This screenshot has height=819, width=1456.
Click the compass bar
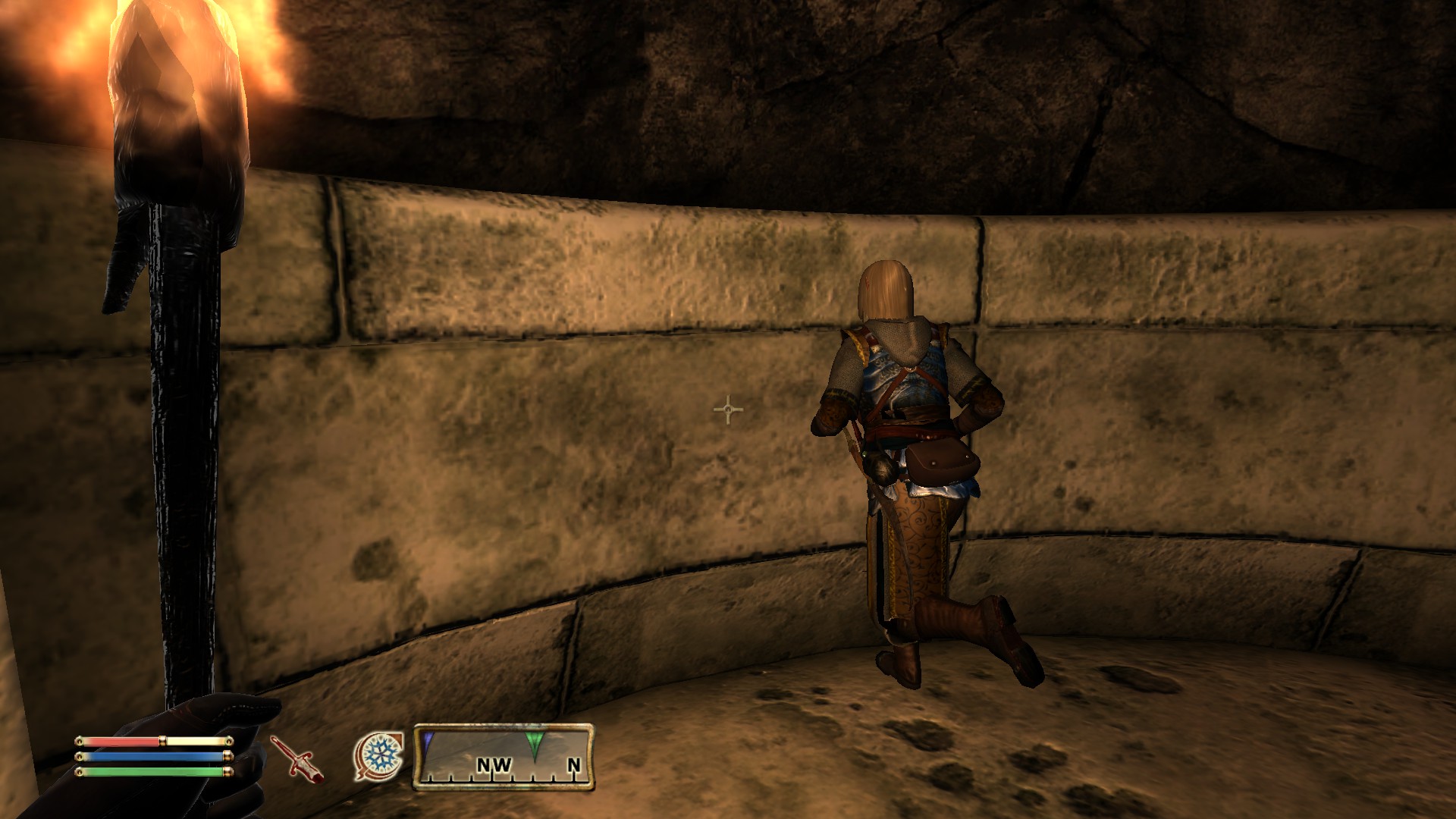click(504, 757)
